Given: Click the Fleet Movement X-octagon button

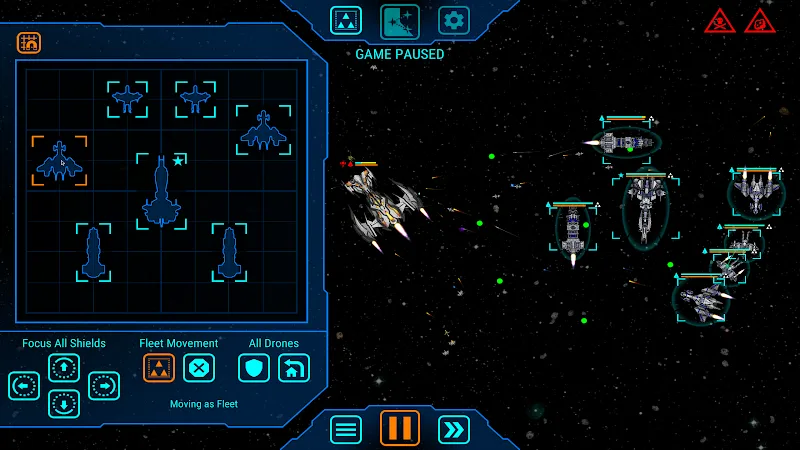Looking at the screenshot, I should pyautogui.click(x=200, y=368).
